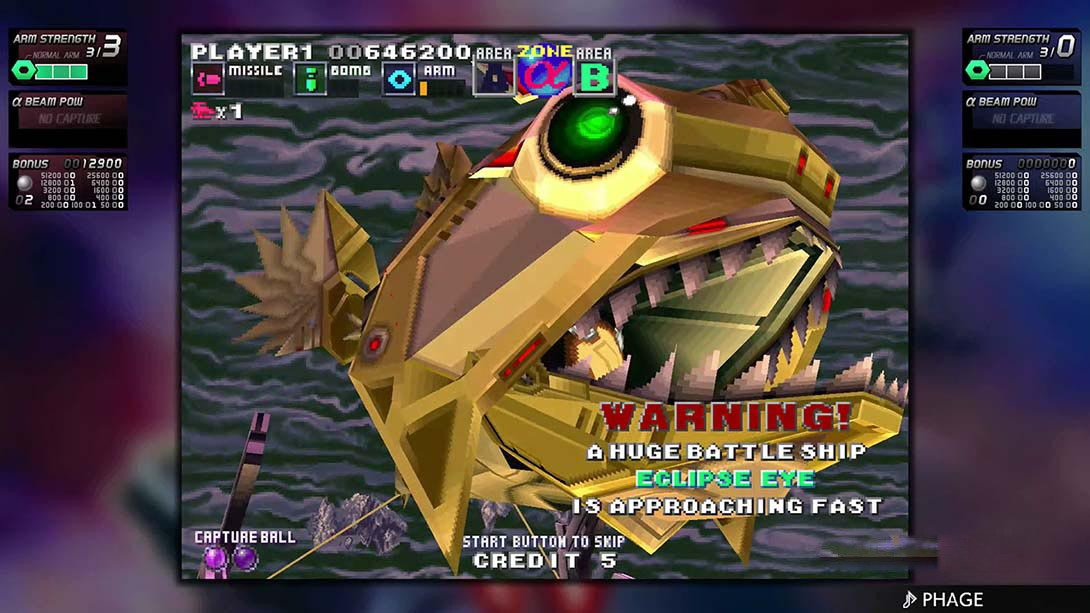The height and width of the screenshot is (613, 1090).
Task: Choose the green Area B route tile
Action: (x=595, y=76)
